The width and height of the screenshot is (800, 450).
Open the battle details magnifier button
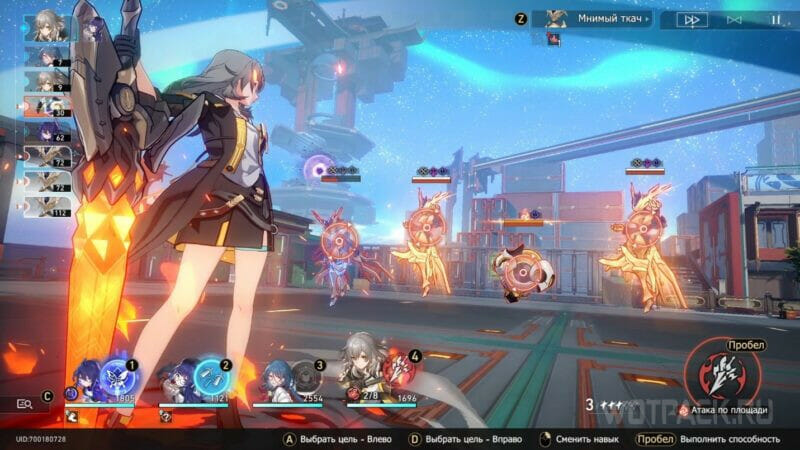pos(25,403)
